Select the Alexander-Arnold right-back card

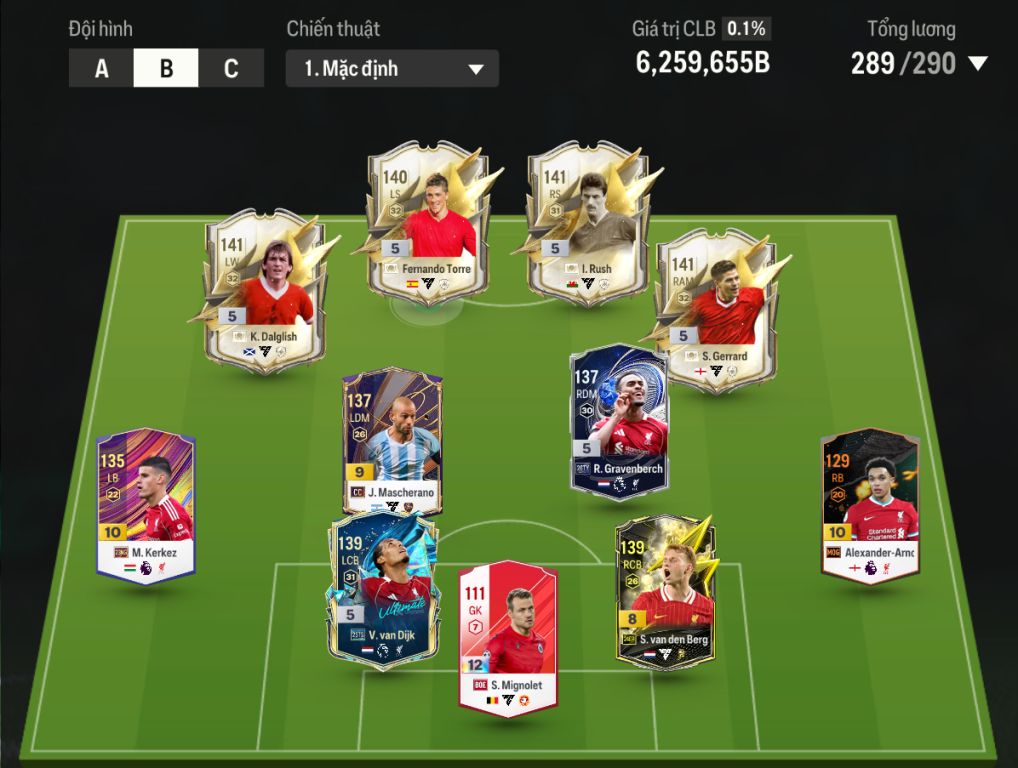tap(869, 503)
